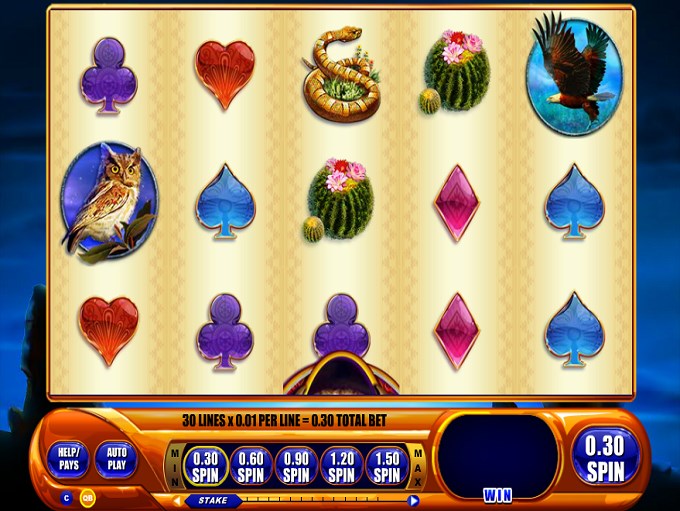Pick the 0.90 Spin quick bet

tap(295, 463)
